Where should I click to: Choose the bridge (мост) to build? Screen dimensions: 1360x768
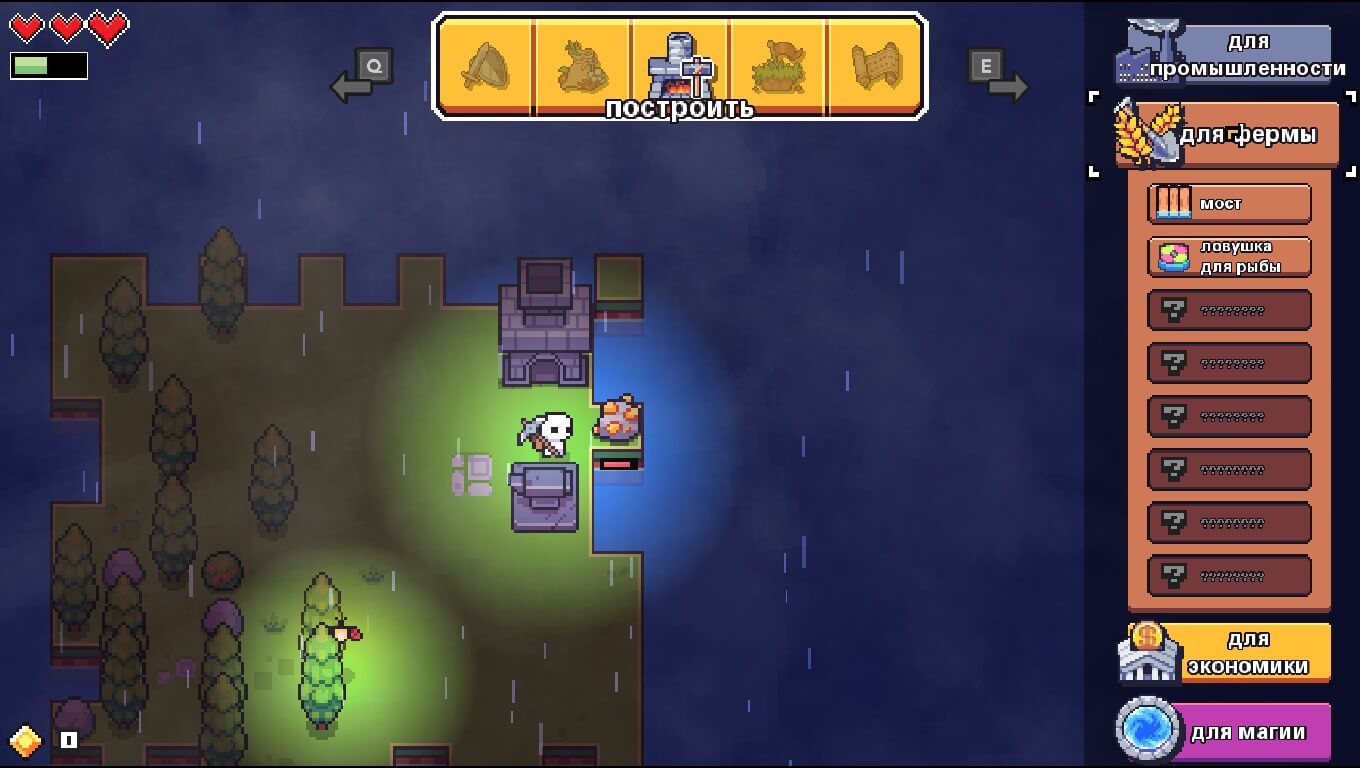click(x=1229, y=204)
